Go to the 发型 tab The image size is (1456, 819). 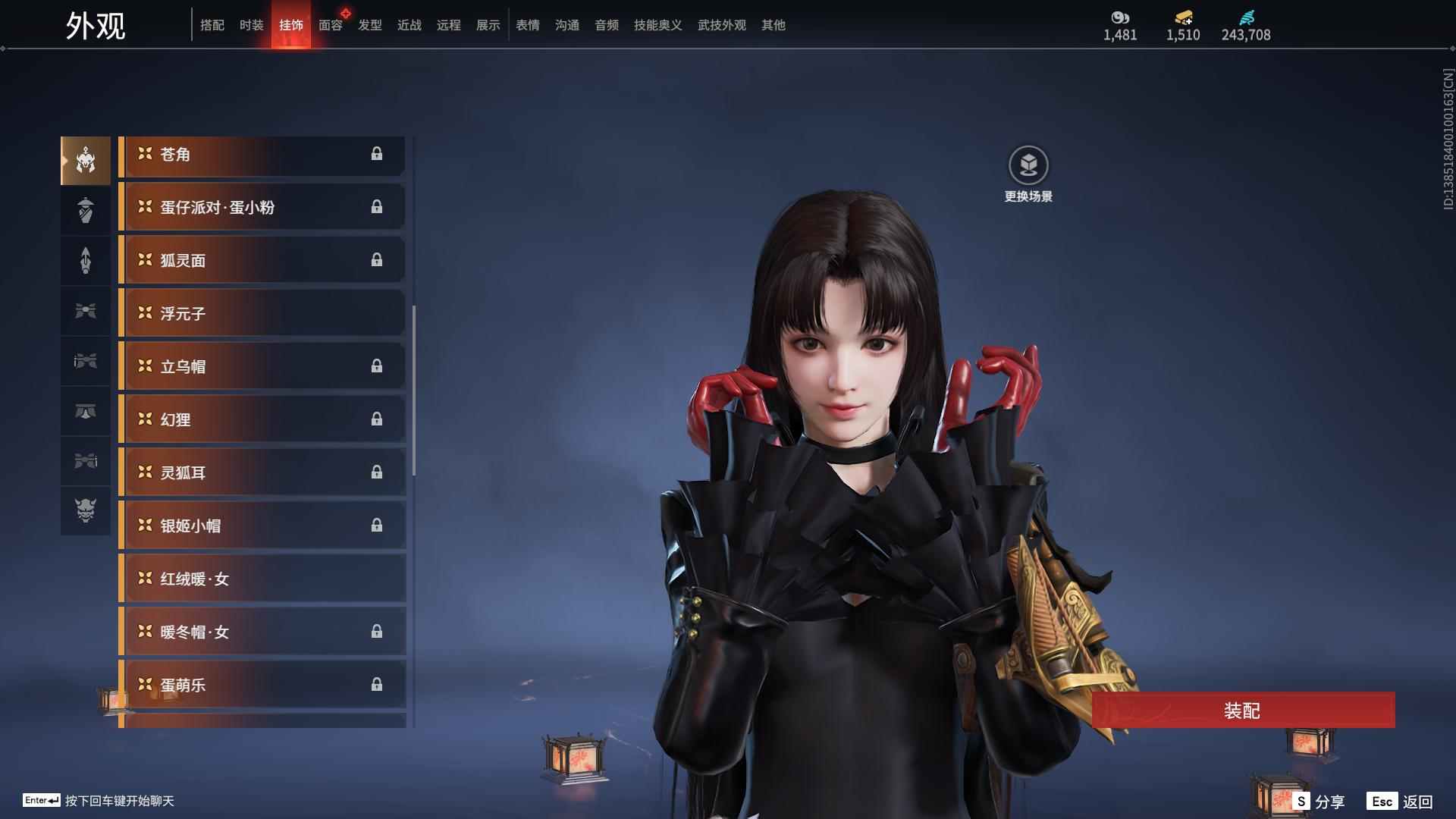pos(370,25)
